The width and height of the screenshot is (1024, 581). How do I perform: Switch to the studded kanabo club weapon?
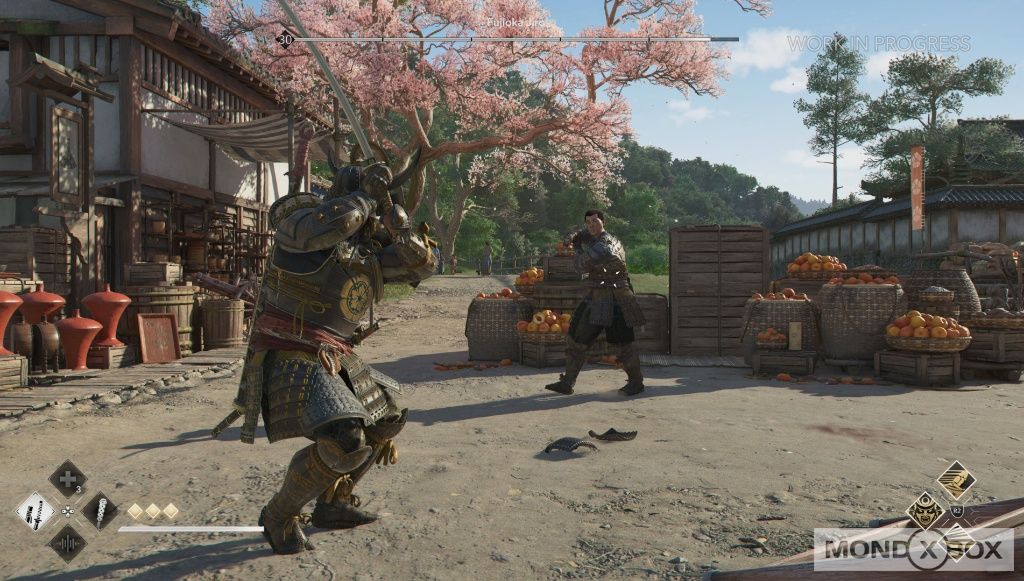[x=100, y=511]
